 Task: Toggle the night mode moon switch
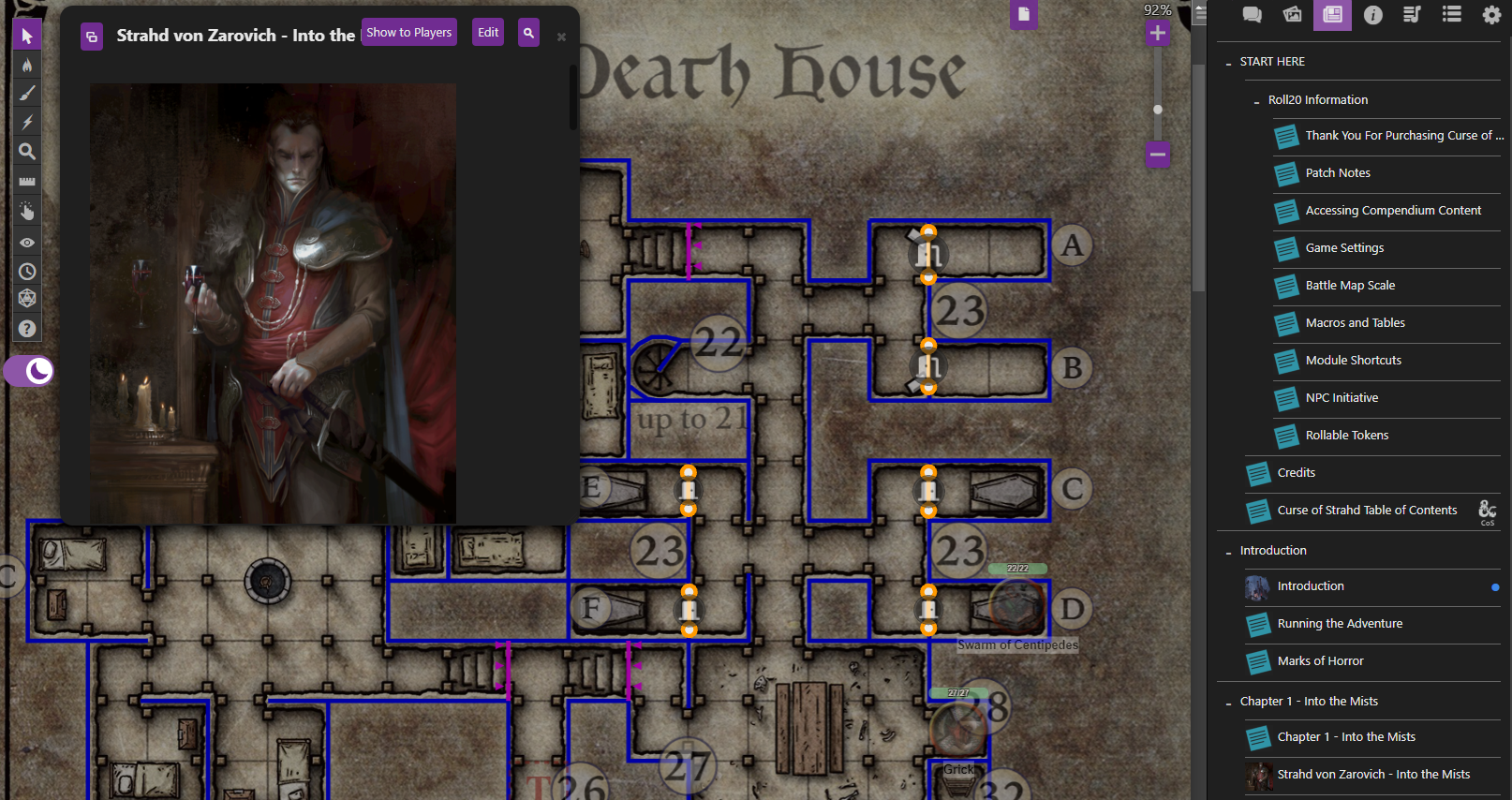tap(28, 371)
